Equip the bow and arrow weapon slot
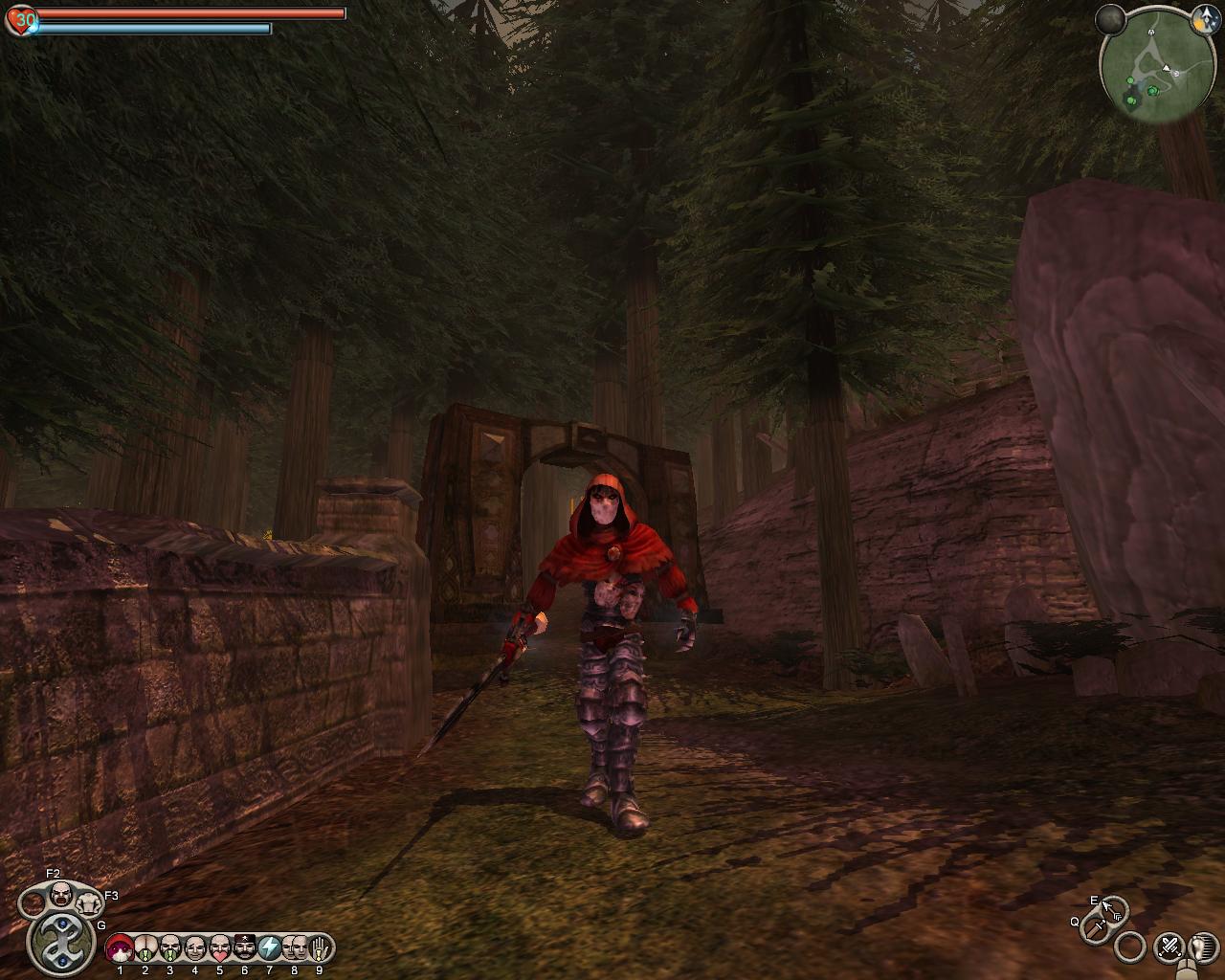 (1112, 909)
